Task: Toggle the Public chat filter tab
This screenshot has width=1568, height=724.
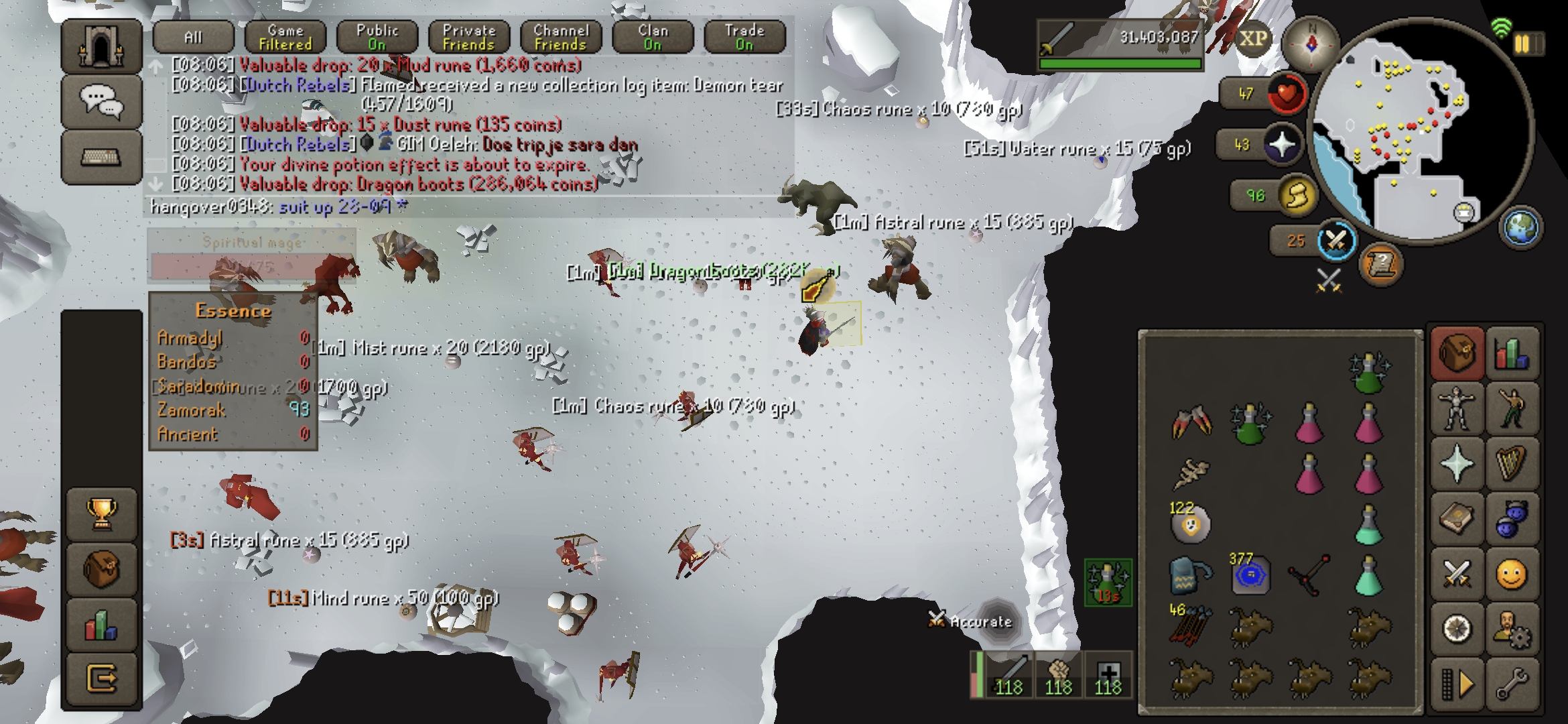Action: pos(377,38)
